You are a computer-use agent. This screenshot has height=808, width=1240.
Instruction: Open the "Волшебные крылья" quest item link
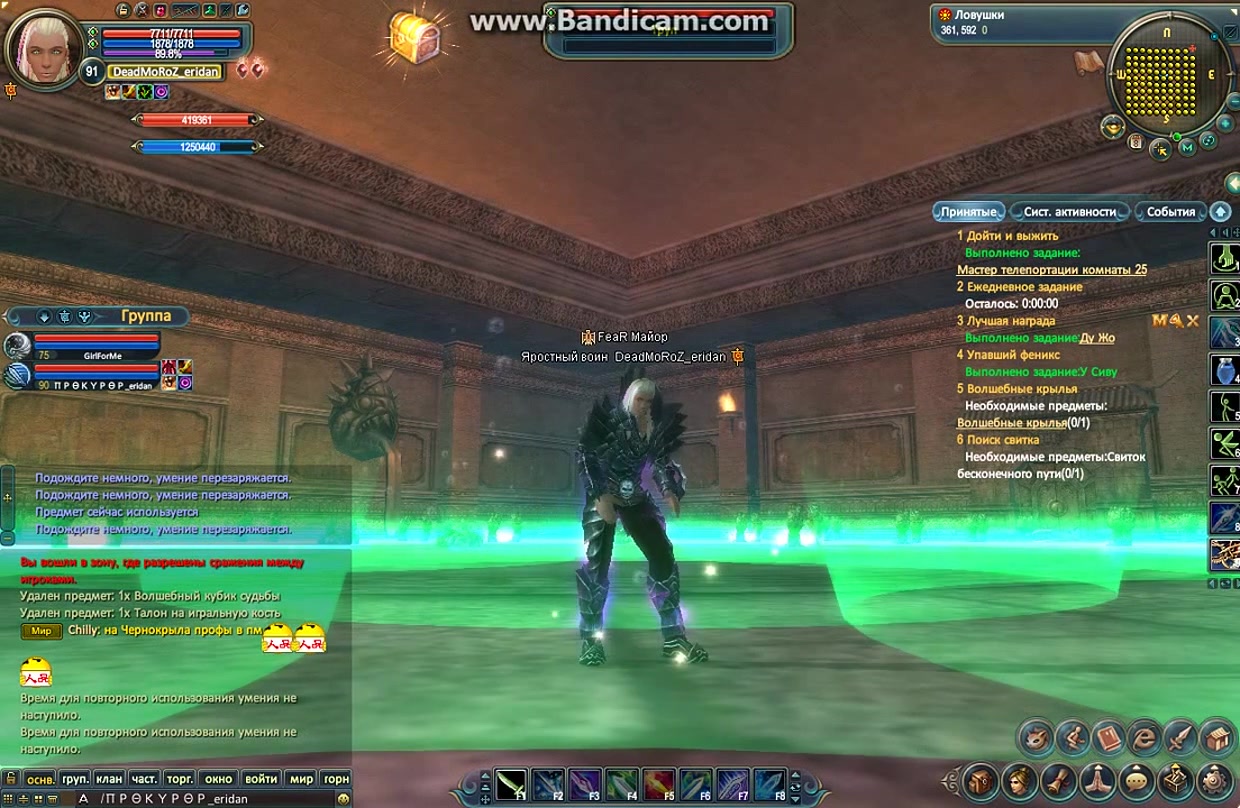[x=1011, y=423]
